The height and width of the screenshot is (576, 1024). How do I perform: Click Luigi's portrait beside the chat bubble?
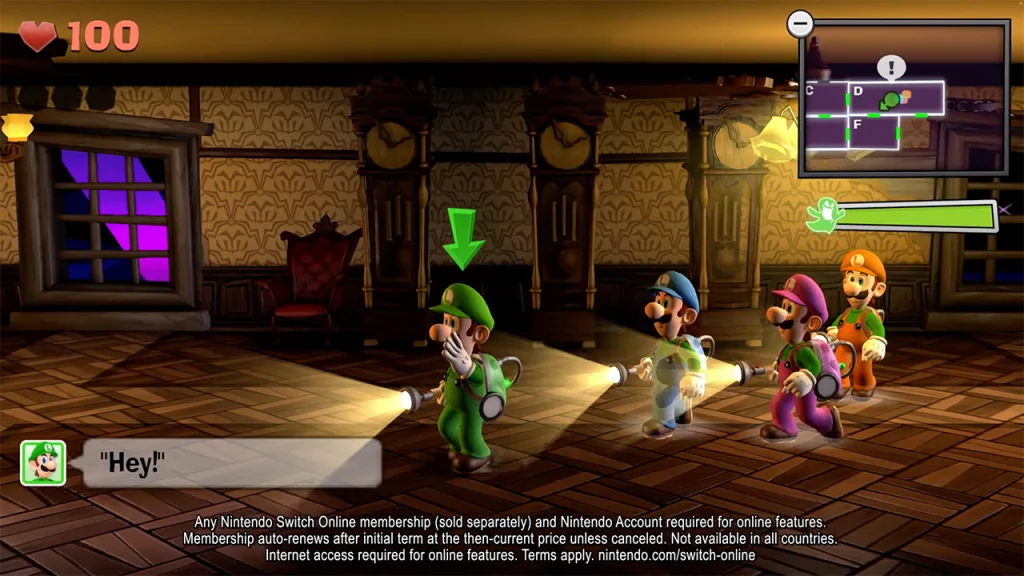43,463
